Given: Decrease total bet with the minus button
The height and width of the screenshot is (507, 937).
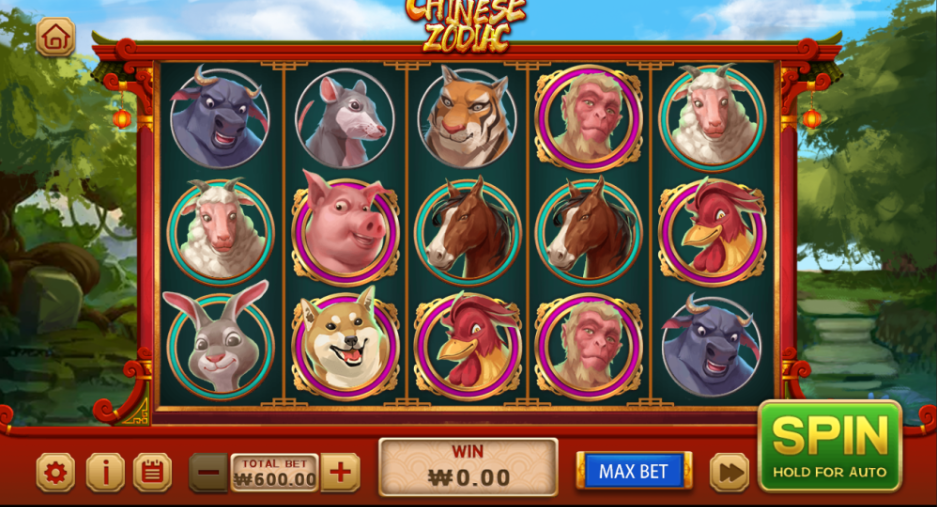Looking at the screenshot, I should (209, 472).
